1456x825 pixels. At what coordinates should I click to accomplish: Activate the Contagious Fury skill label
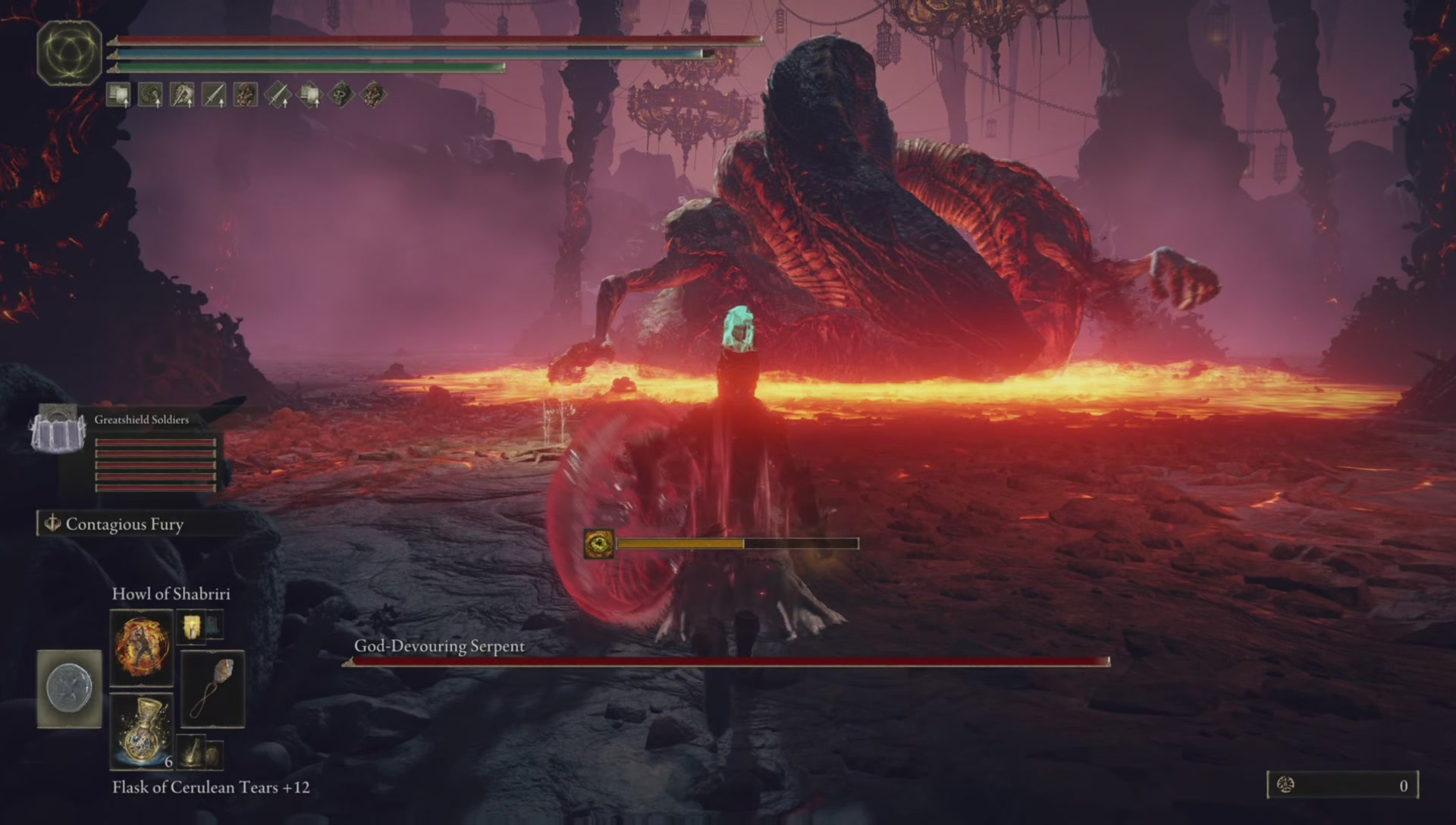pos(124,524)
